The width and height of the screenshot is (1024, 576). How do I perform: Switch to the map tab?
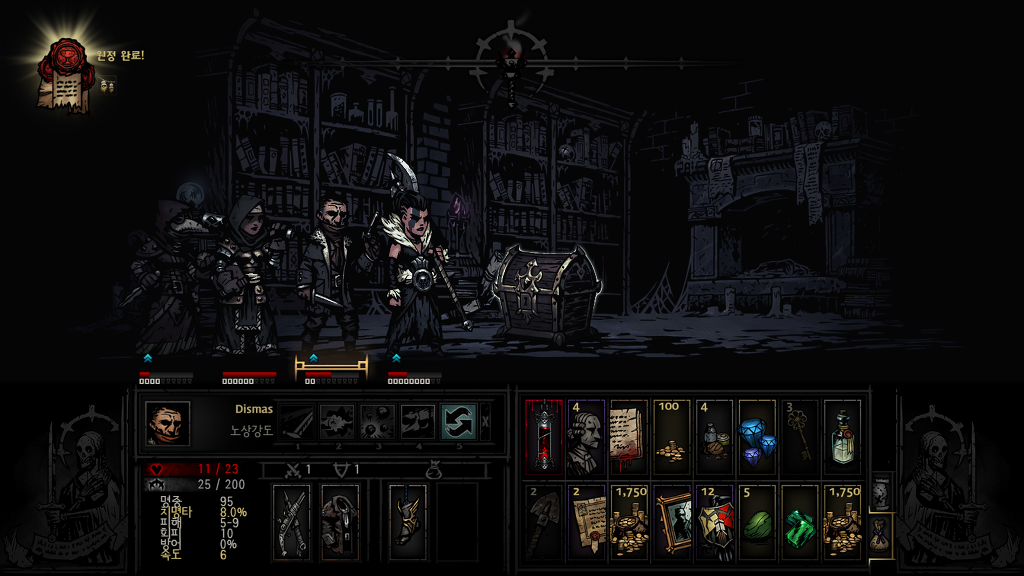point(879,491)
